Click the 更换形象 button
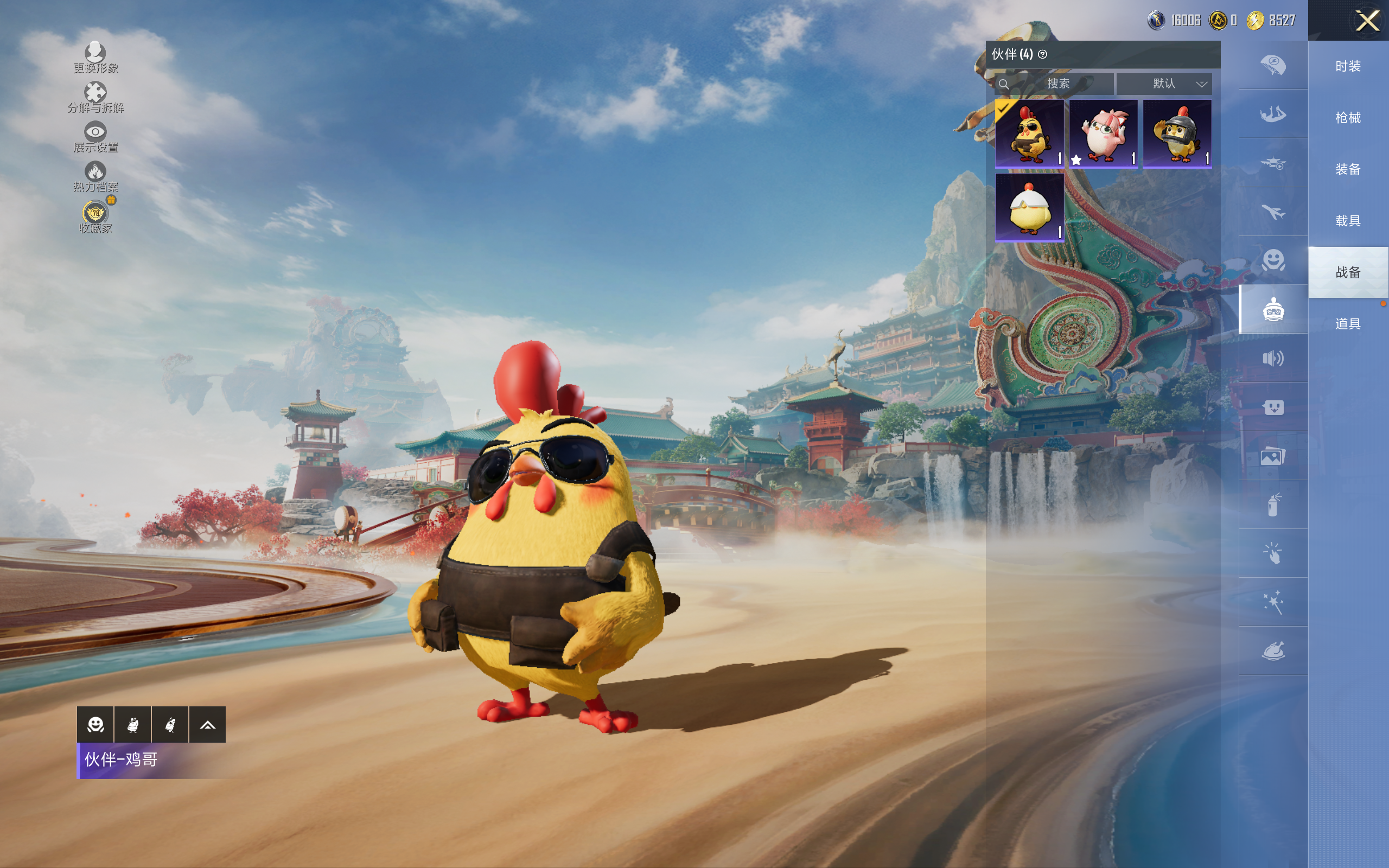 coord(95,58)
